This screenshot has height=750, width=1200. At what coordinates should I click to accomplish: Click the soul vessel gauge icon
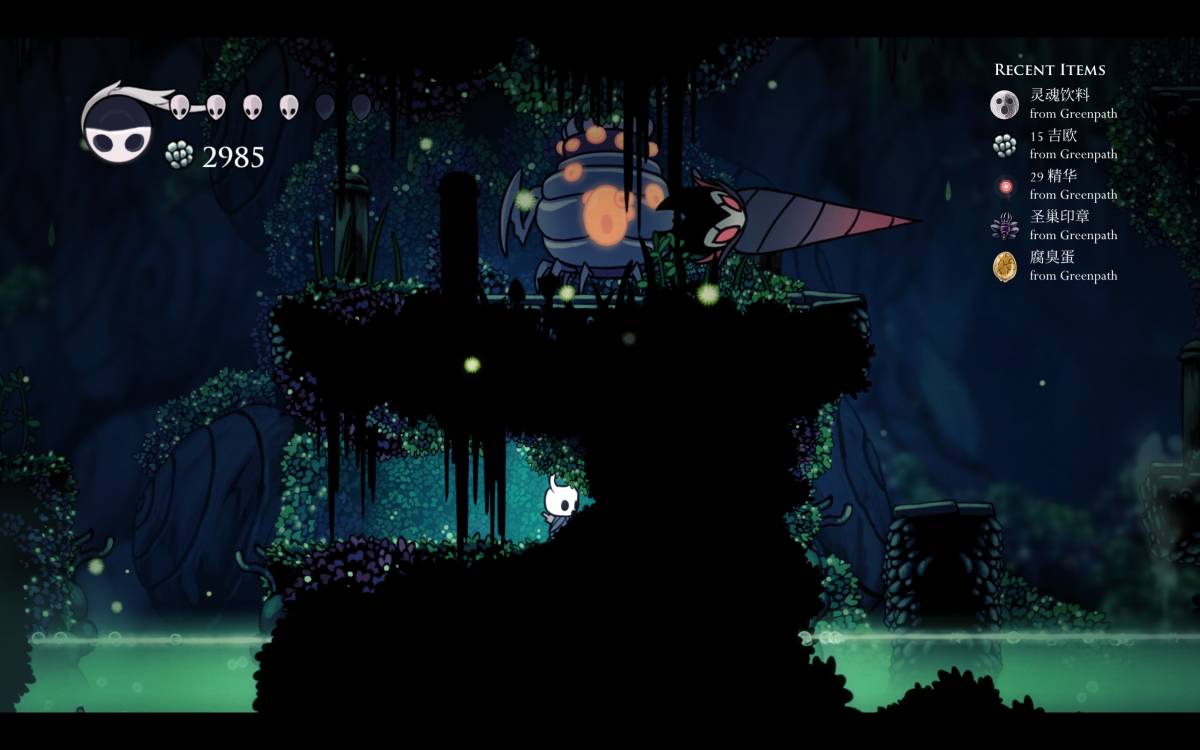[118, 130]
